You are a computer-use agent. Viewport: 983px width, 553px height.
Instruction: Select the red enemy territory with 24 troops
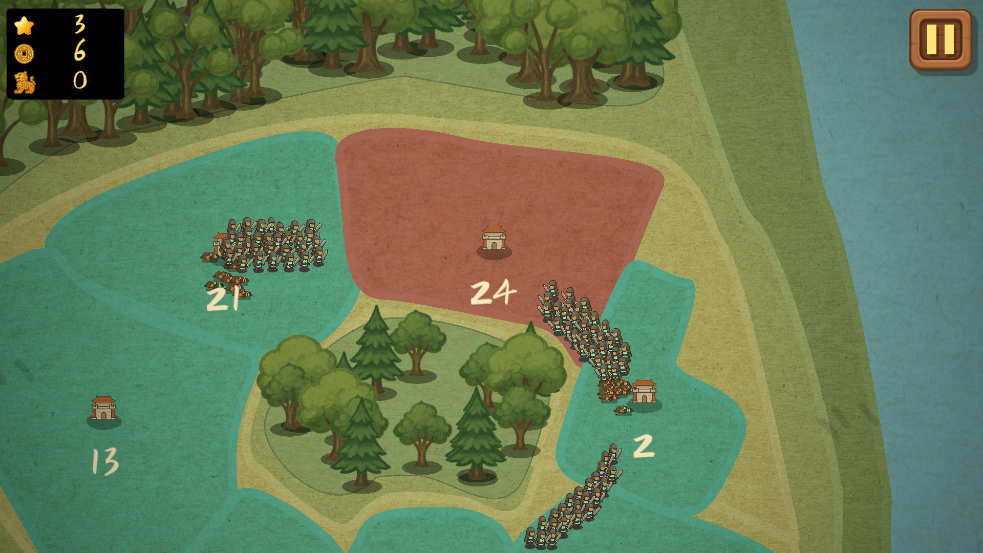[493, 240]
